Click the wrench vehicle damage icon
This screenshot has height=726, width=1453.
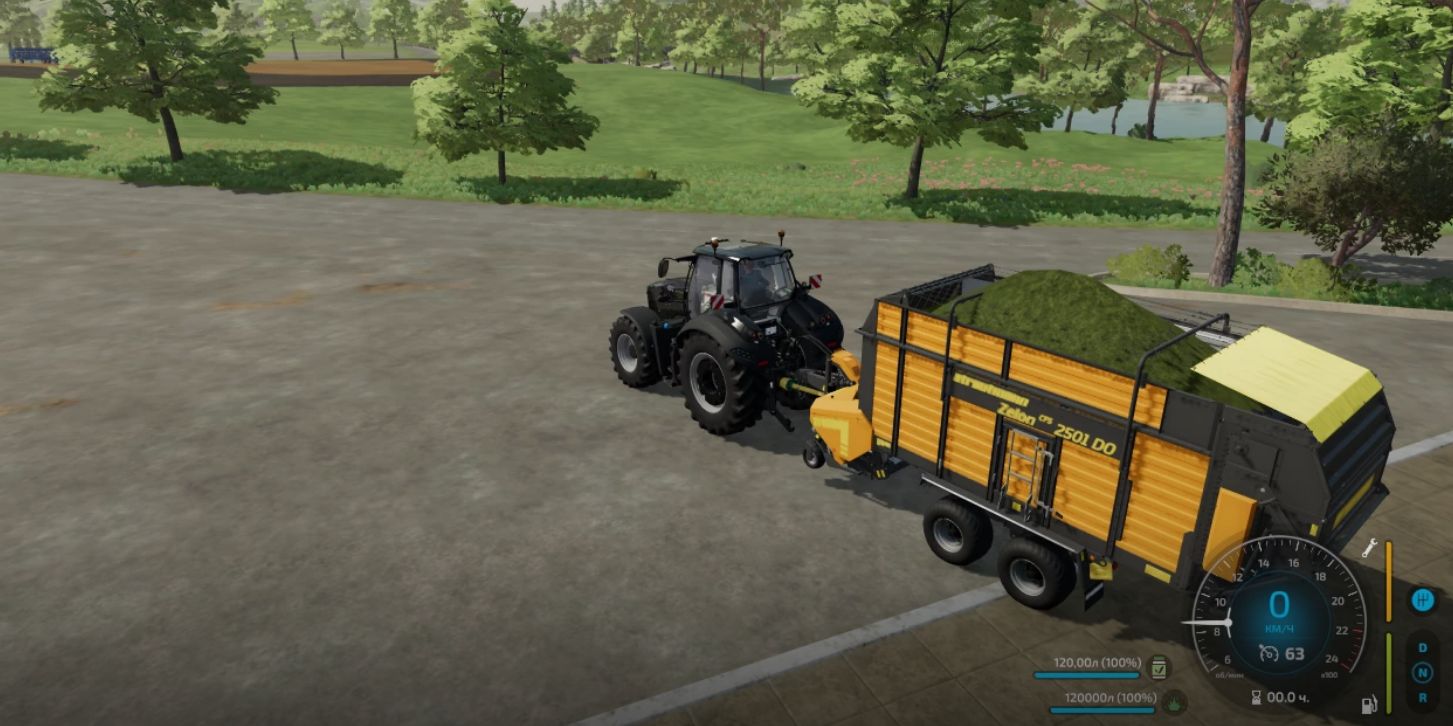tap(1370, 548)
